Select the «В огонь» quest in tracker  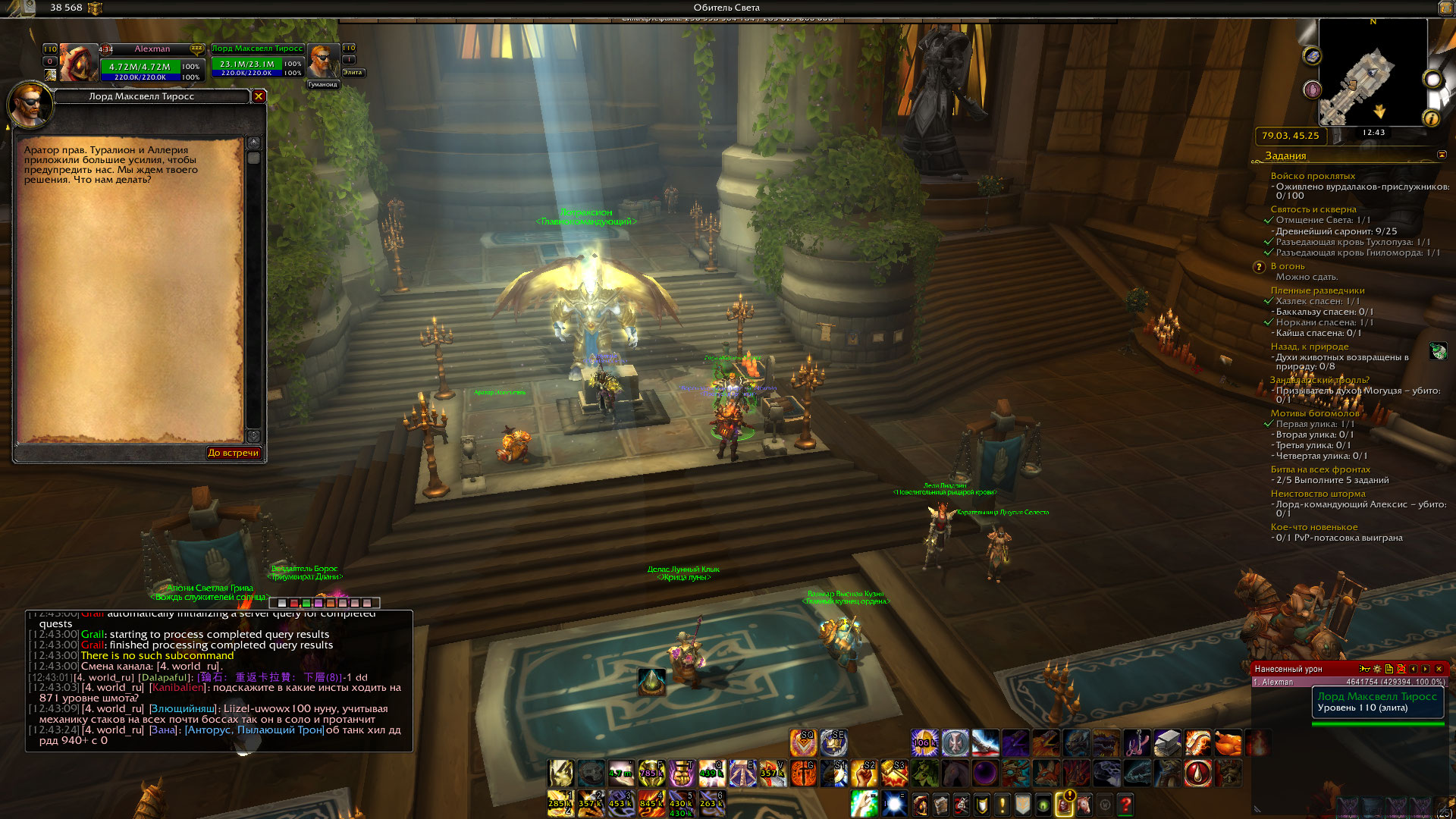pos(1288,266)
